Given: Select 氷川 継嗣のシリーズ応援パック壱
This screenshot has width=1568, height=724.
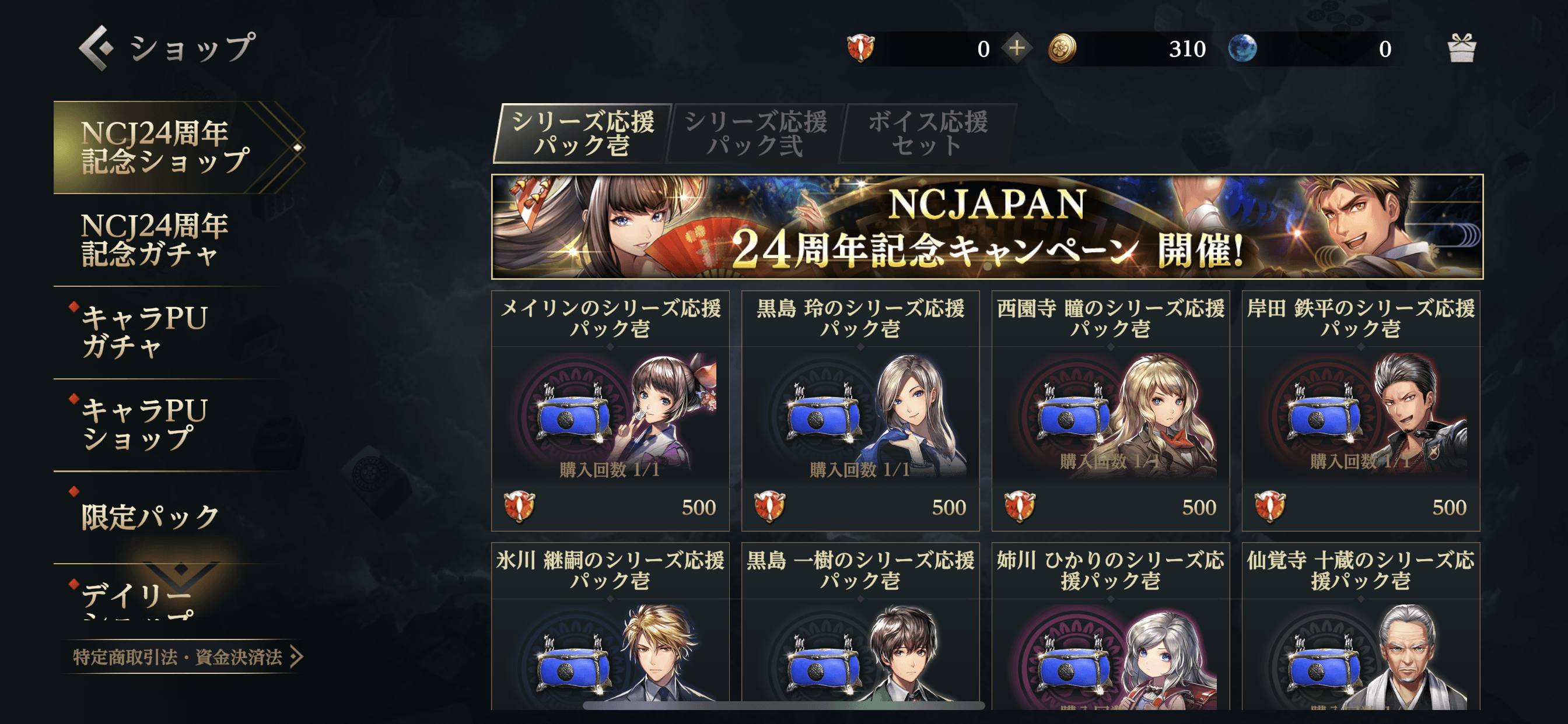Looking at the screenshot, I should point(610,627).
